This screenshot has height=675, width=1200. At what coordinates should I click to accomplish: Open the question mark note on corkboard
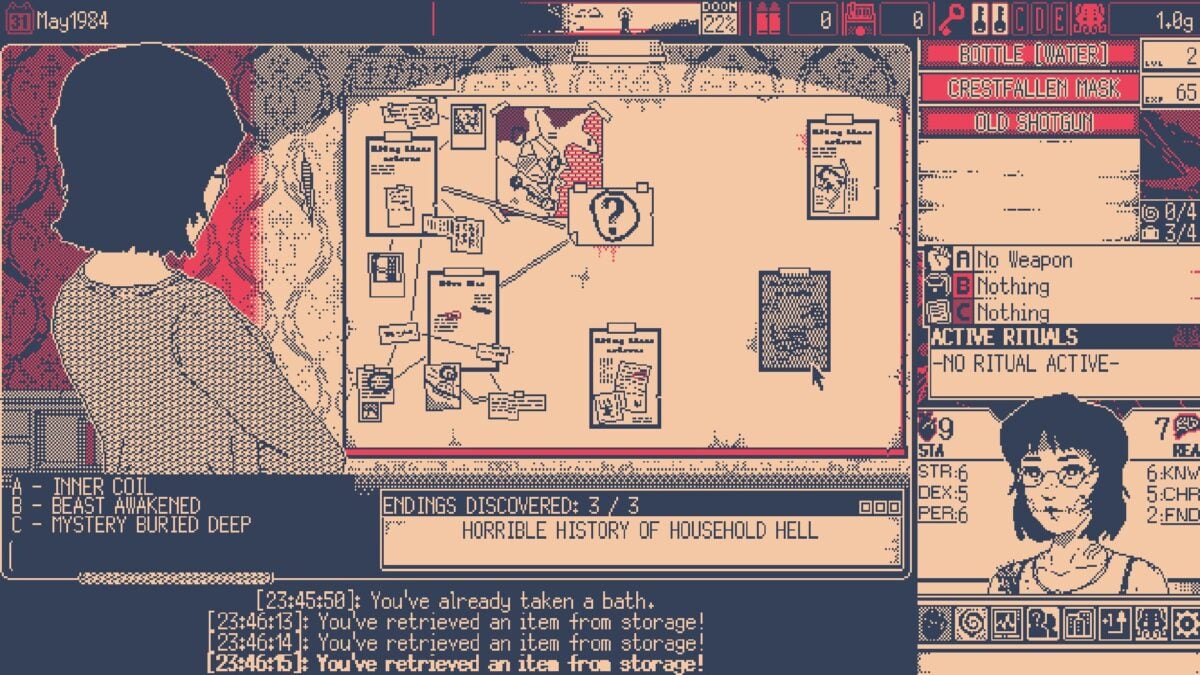click(x=610, y=213)
